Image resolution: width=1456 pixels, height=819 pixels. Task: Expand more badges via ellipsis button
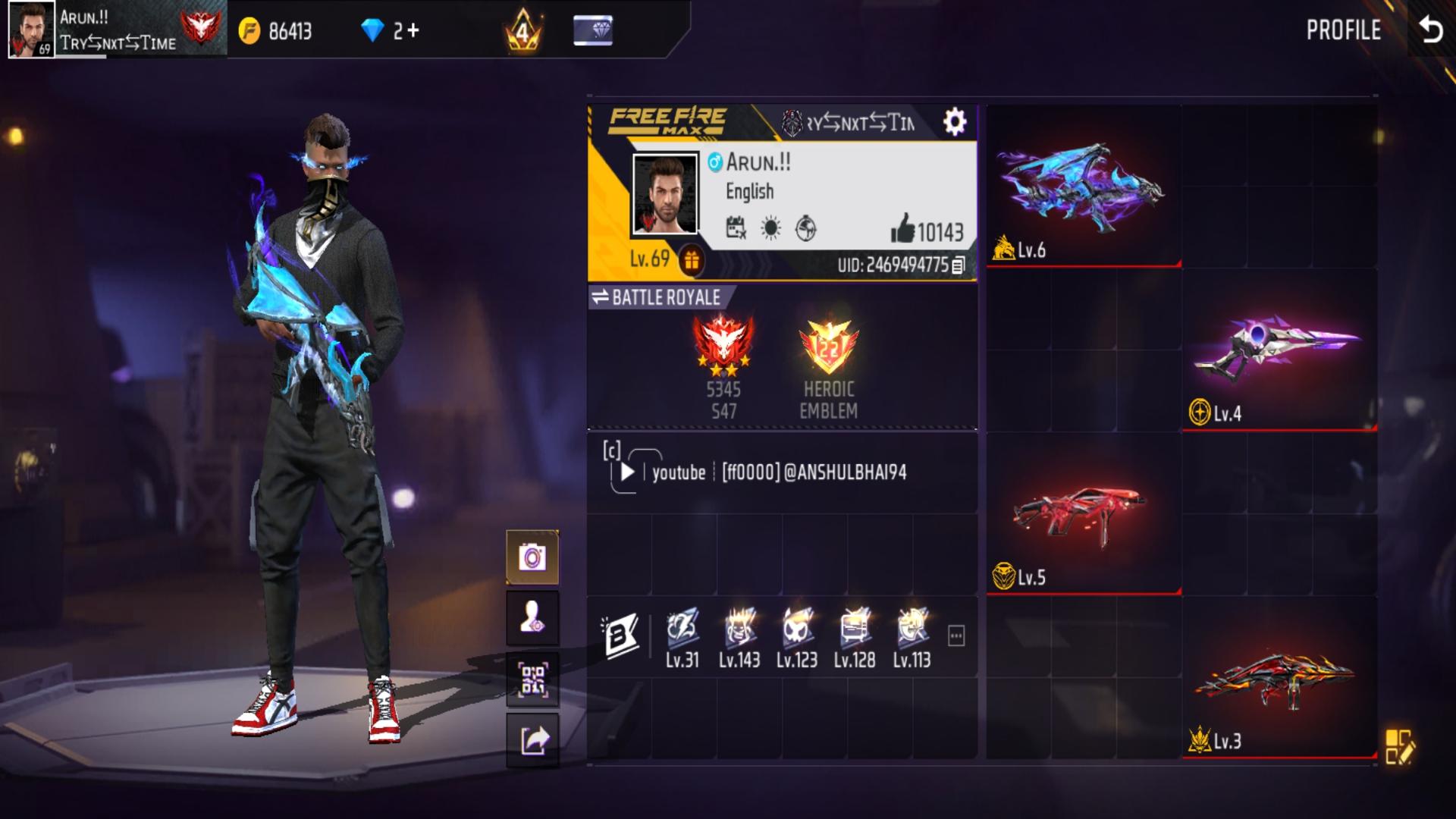(x=956, y=636)
